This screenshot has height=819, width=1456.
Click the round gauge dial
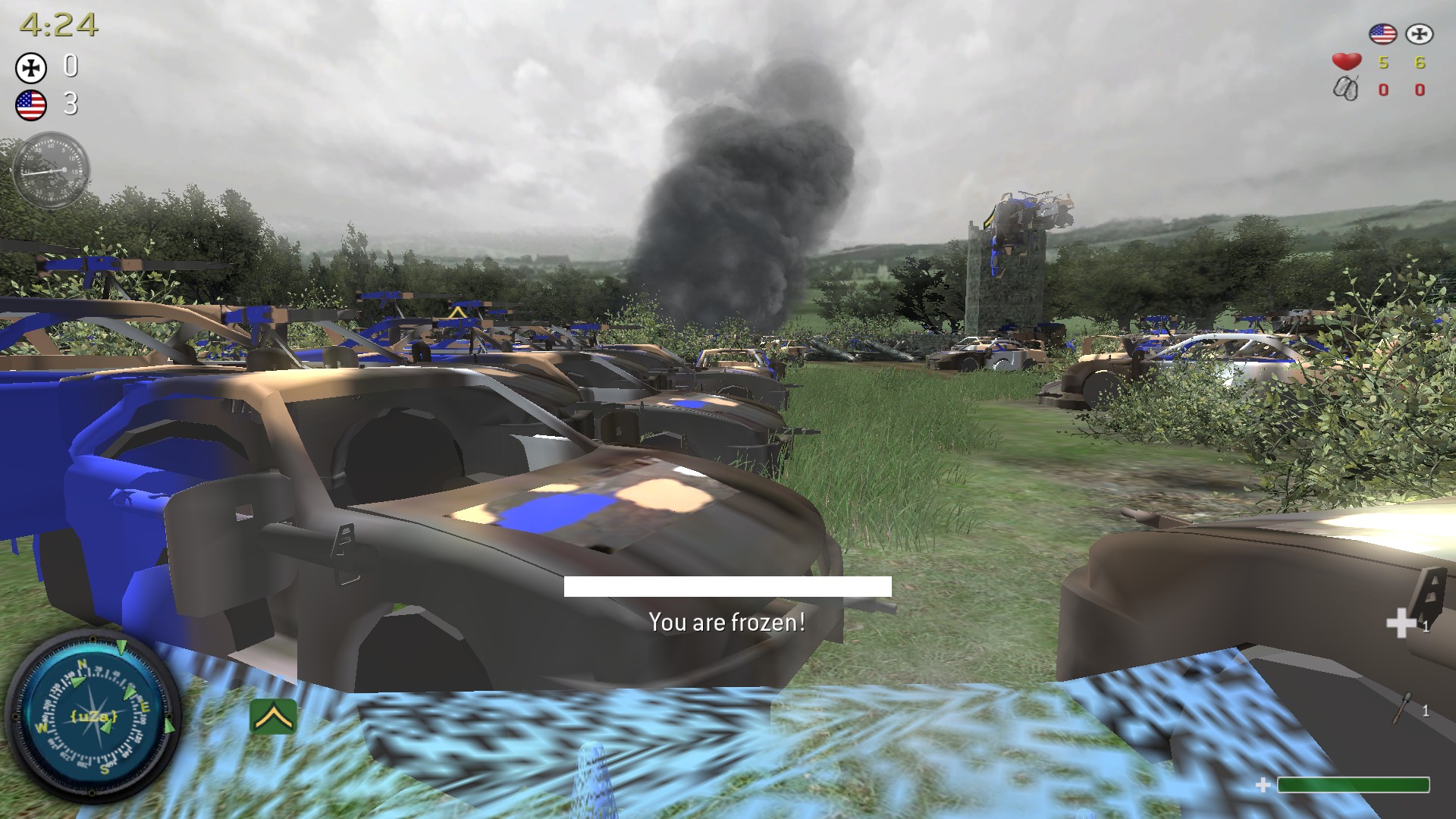point(52,170)
